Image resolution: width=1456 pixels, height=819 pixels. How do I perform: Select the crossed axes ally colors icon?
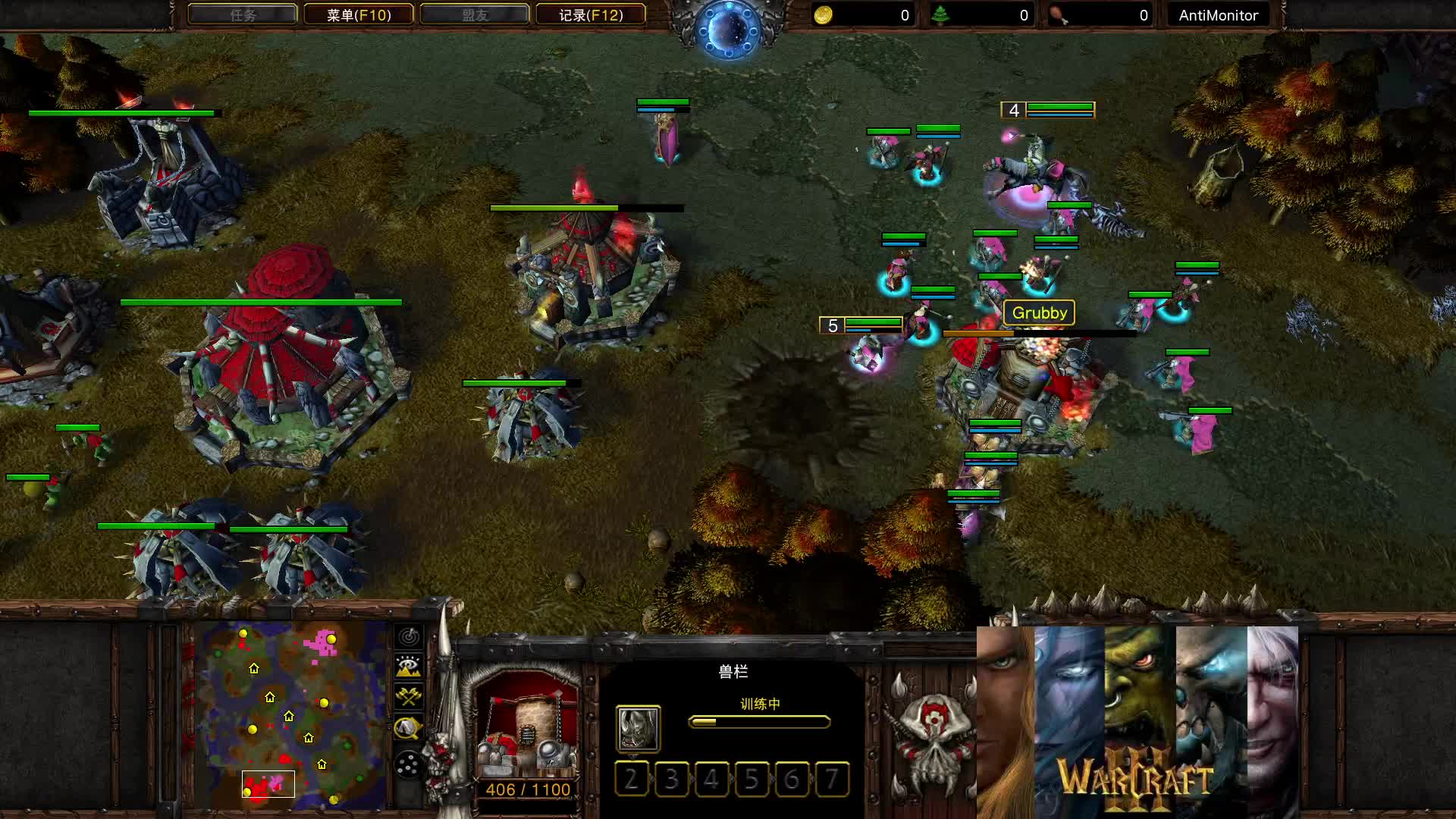[x=407, y=695]
